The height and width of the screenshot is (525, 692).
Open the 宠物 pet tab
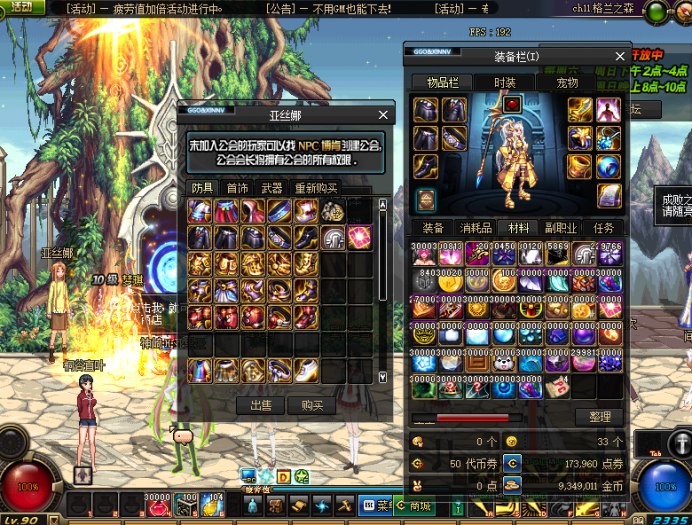pyautogui.click(x=567, y=82)
